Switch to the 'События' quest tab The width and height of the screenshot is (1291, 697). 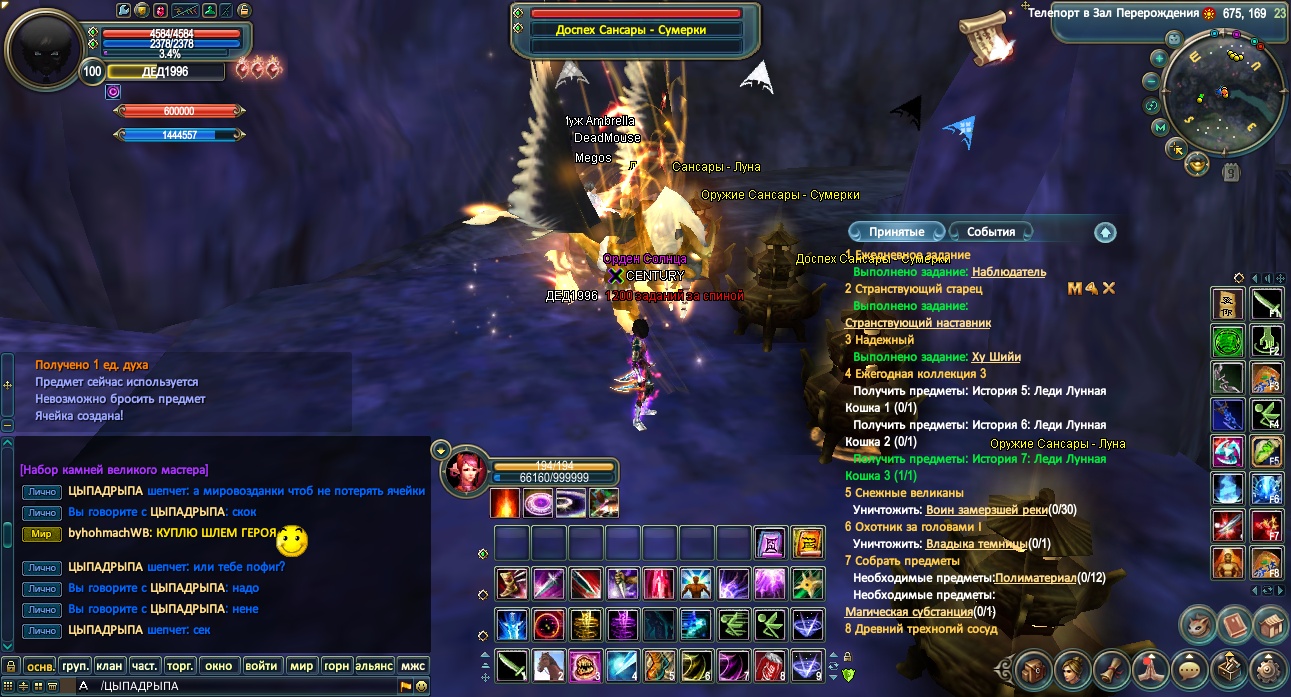point(990,232)
